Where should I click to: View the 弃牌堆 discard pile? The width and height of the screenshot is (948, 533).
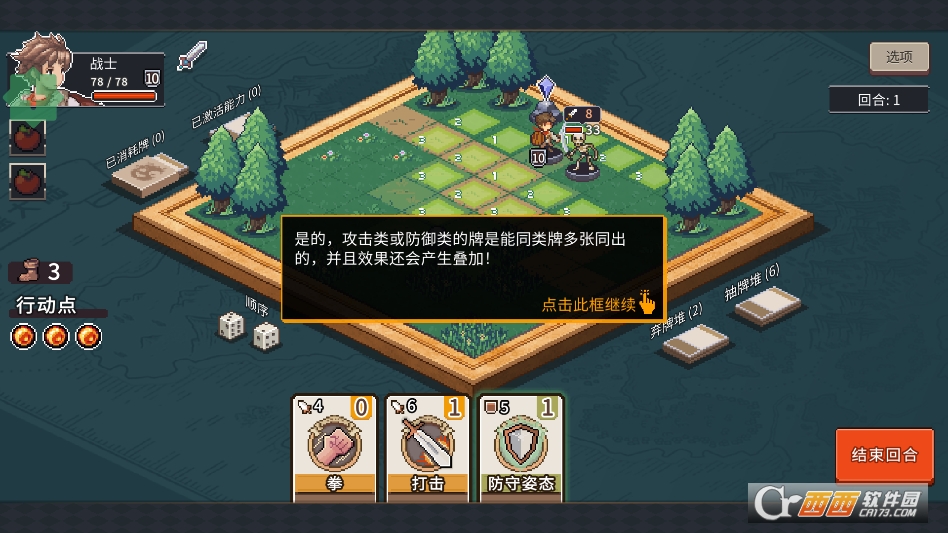pos(696,345)
